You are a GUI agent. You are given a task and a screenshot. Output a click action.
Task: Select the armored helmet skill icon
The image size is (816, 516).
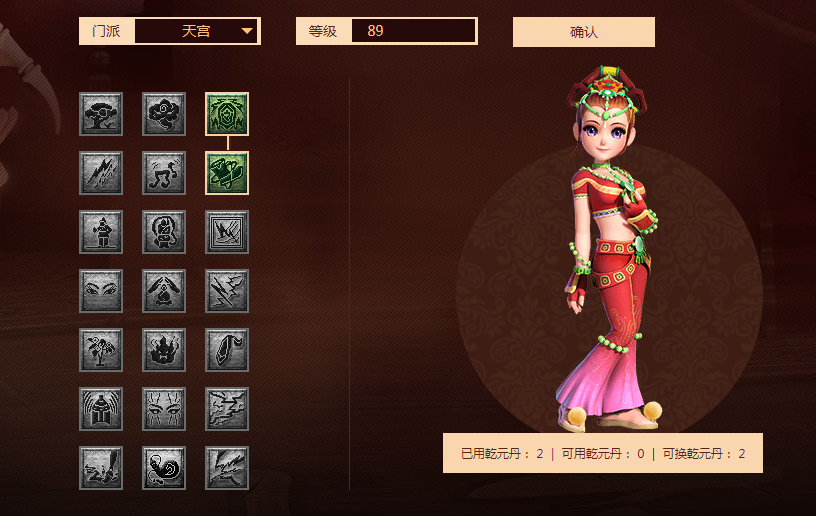pos(101,409)
